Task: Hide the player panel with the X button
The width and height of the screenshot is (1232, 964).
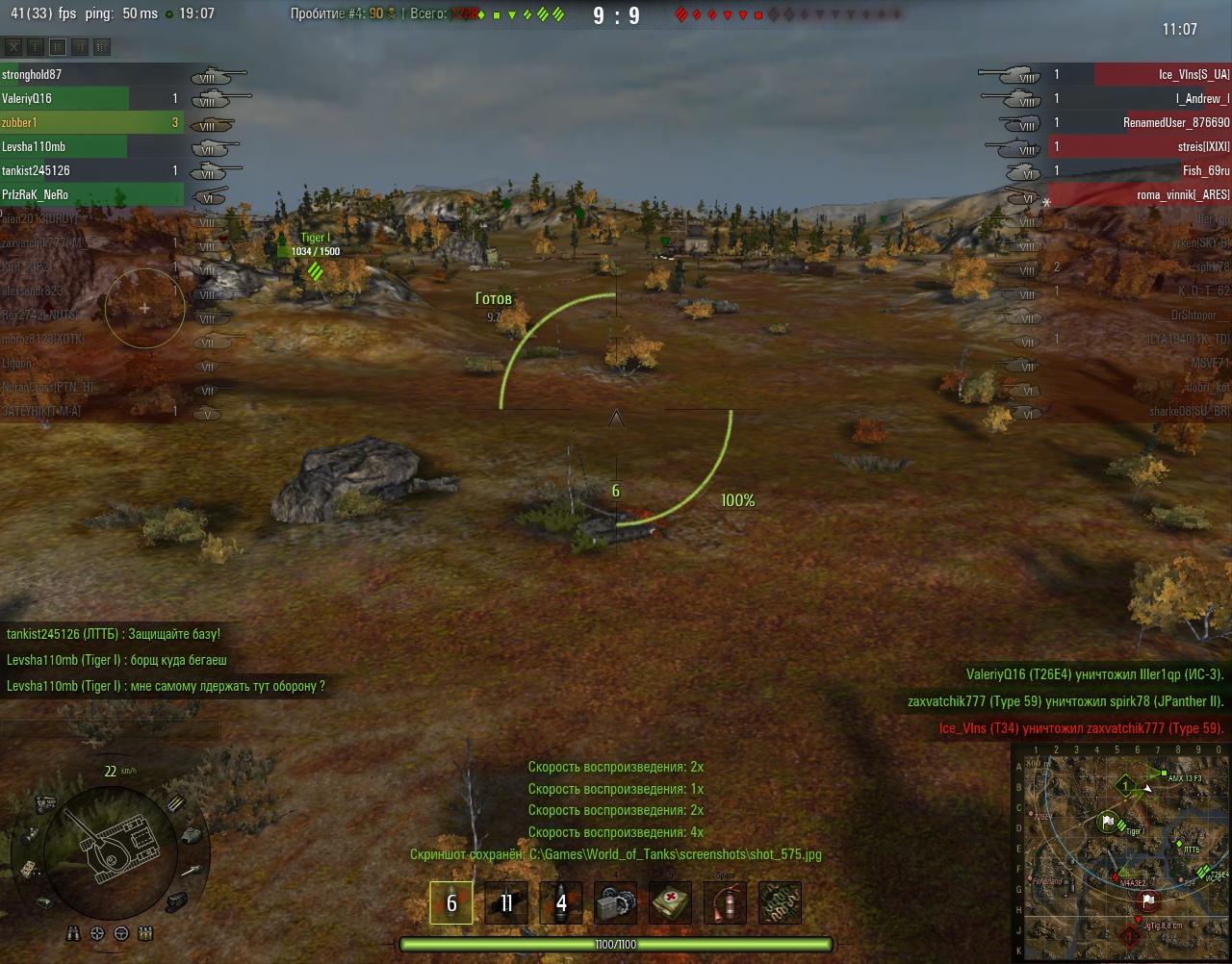Action: pos(13,47)
